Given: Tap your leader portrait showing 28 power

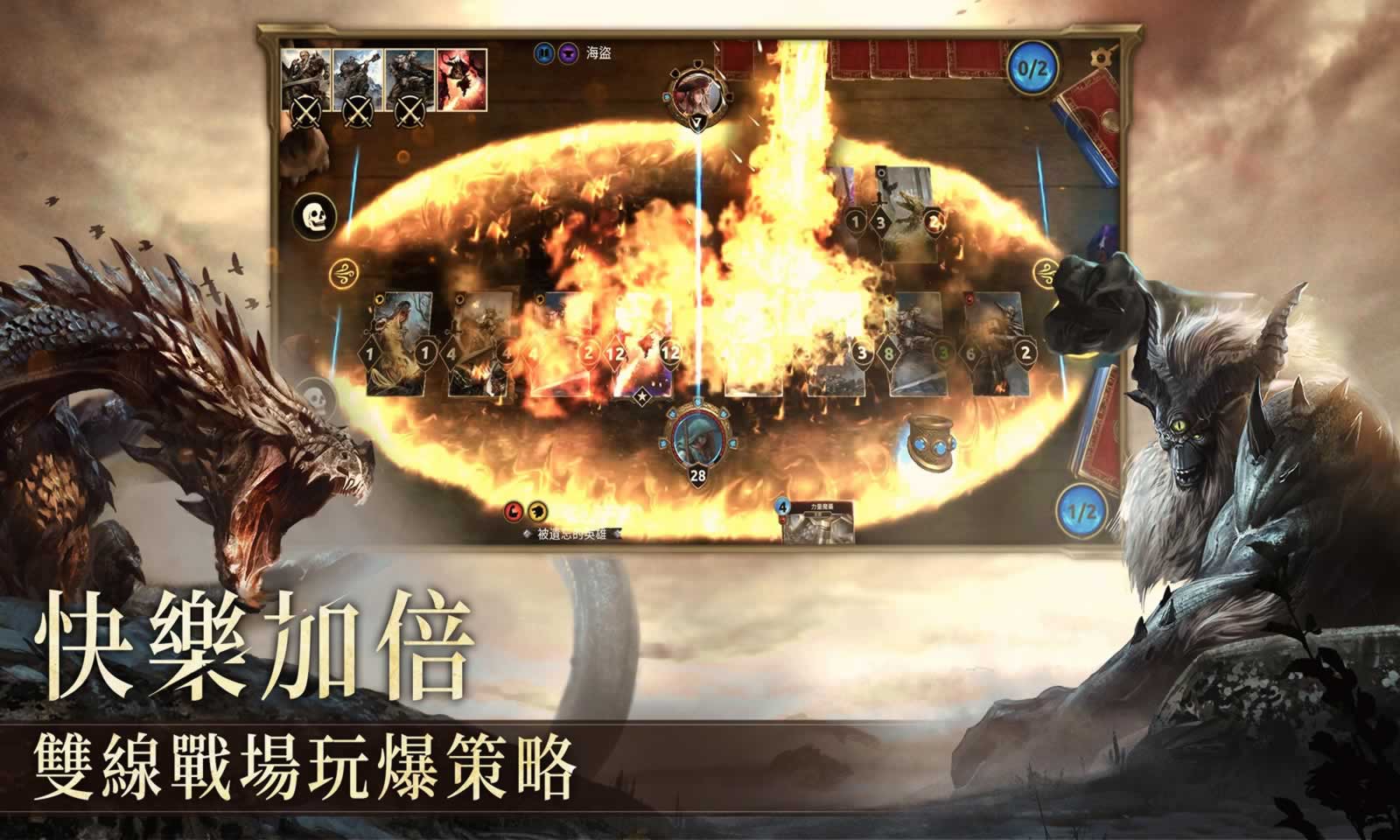Looking at the screenshot, I should [696, 437].
